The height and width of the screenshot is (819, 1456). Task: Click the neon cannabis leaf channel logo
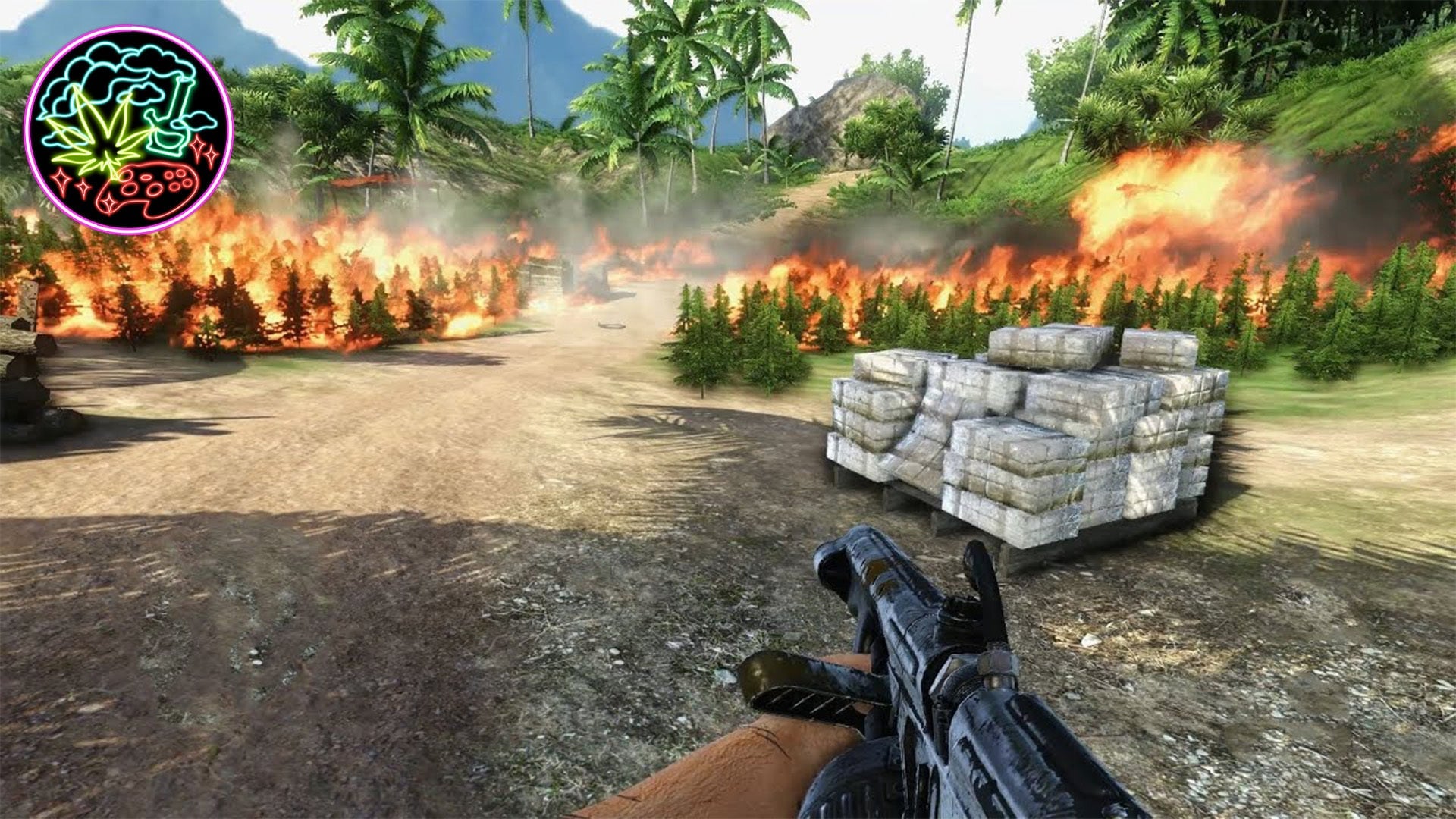coord(128,130)
